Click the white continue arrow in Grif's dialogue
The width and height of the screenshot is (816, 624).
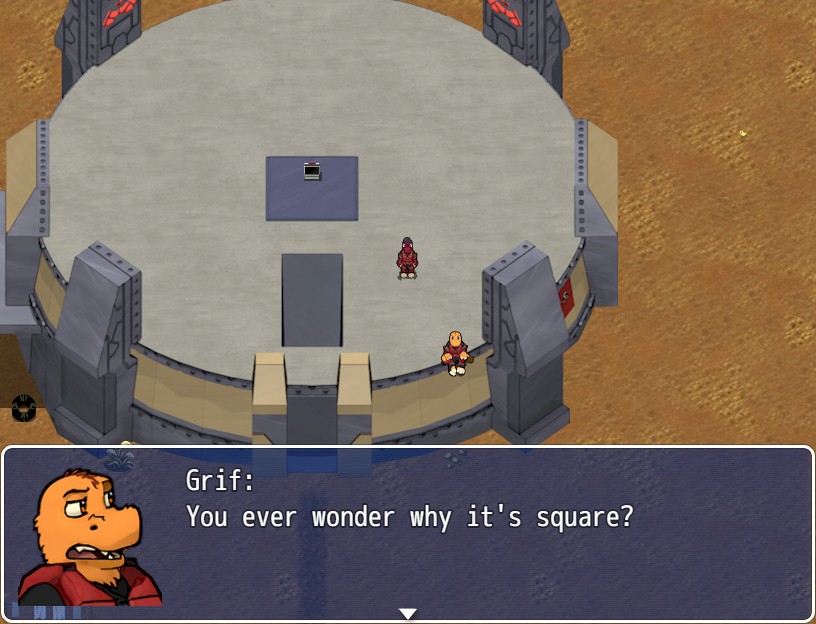(x=407, y=613)
